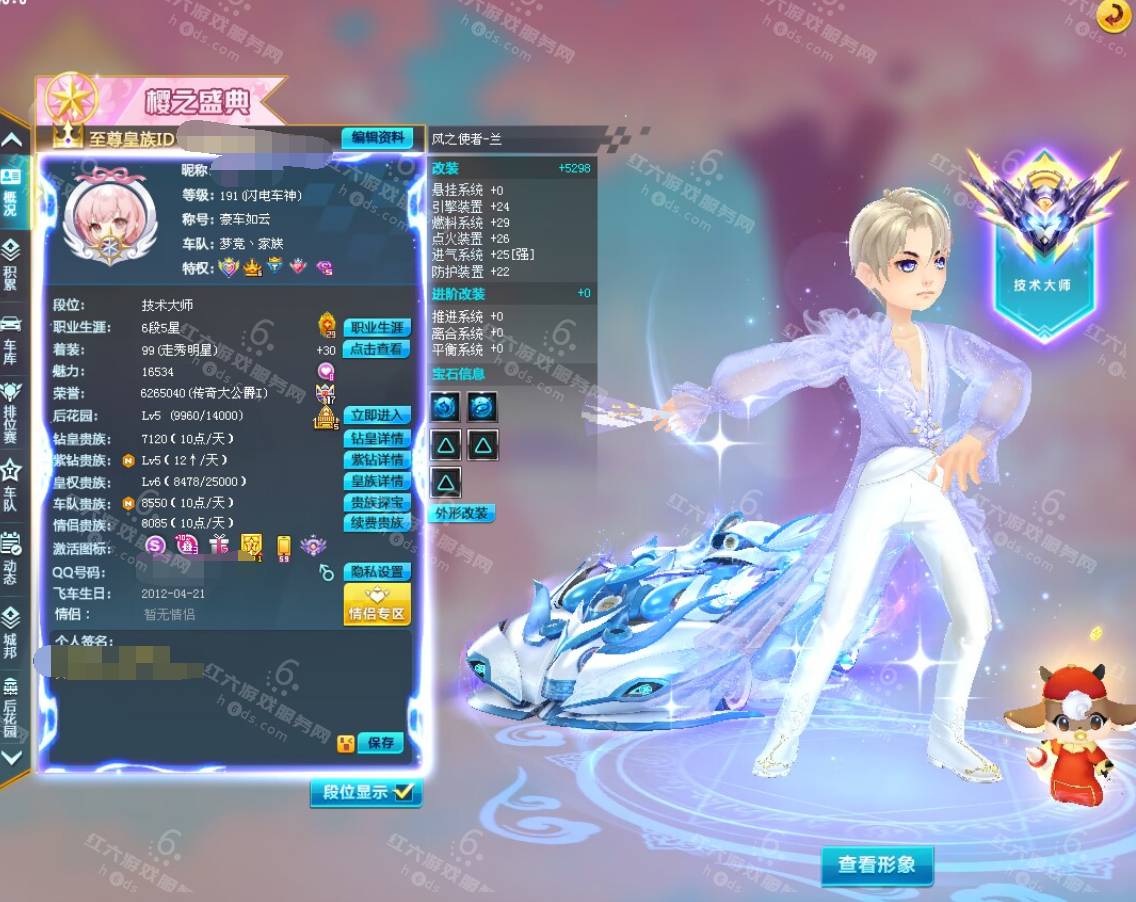This screenshot has width=1136, height=902.
Task: Switch to the 车库 garage tab
Action: click(11, 337)
